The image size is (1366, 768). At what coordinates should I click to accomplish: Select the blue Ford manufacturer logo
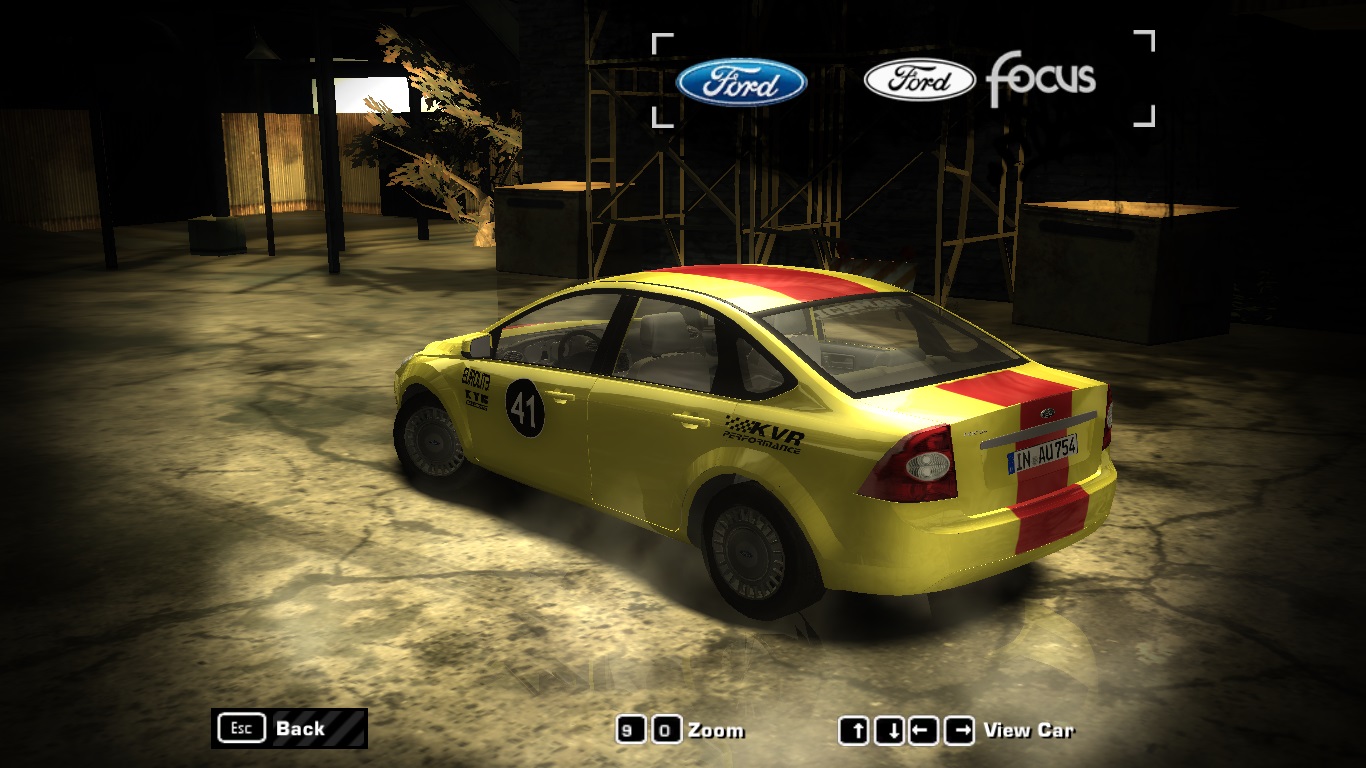[741, 82]
